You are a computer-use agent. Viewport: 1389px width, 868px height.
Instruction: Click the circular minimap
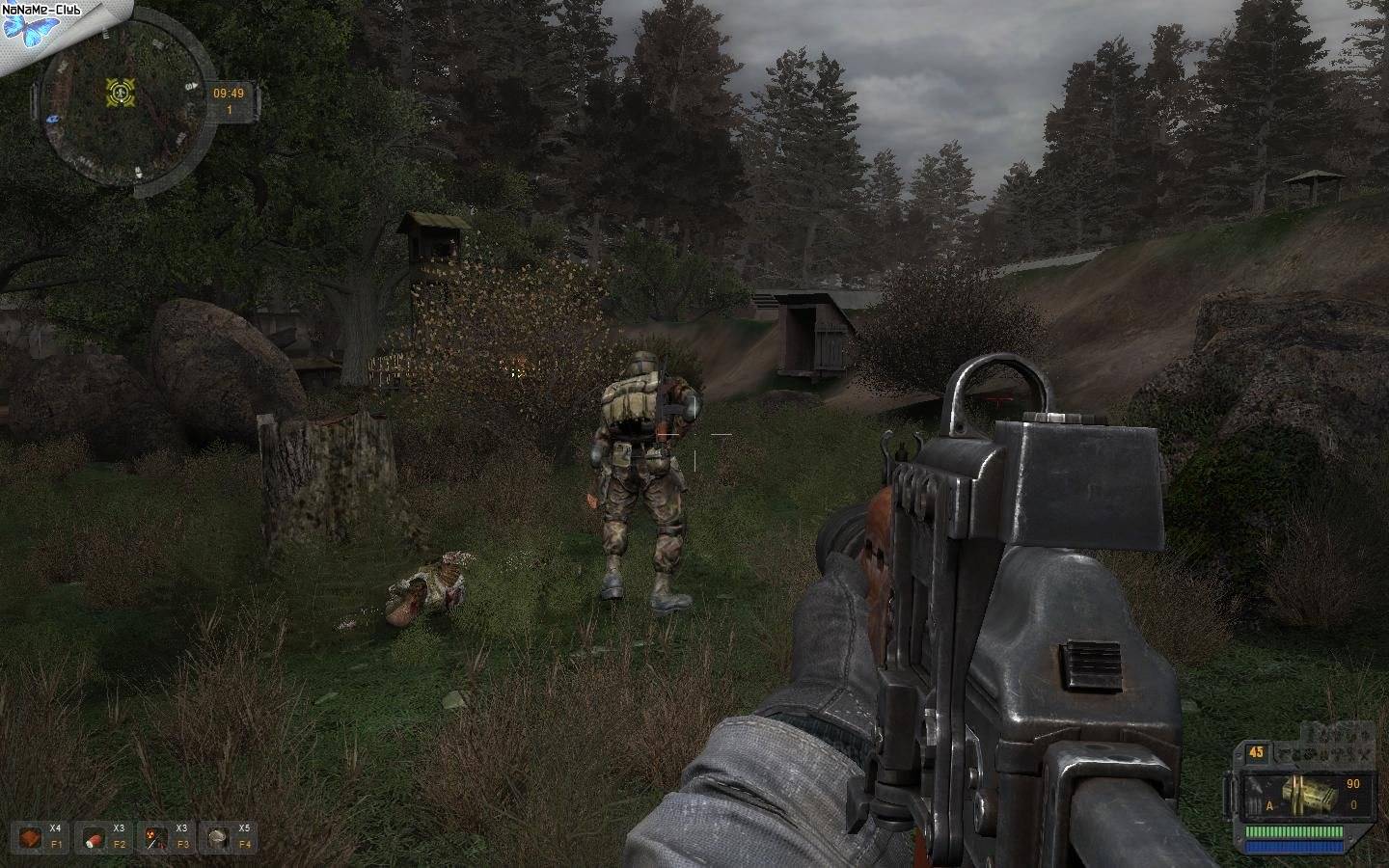[x=123, y=104]
